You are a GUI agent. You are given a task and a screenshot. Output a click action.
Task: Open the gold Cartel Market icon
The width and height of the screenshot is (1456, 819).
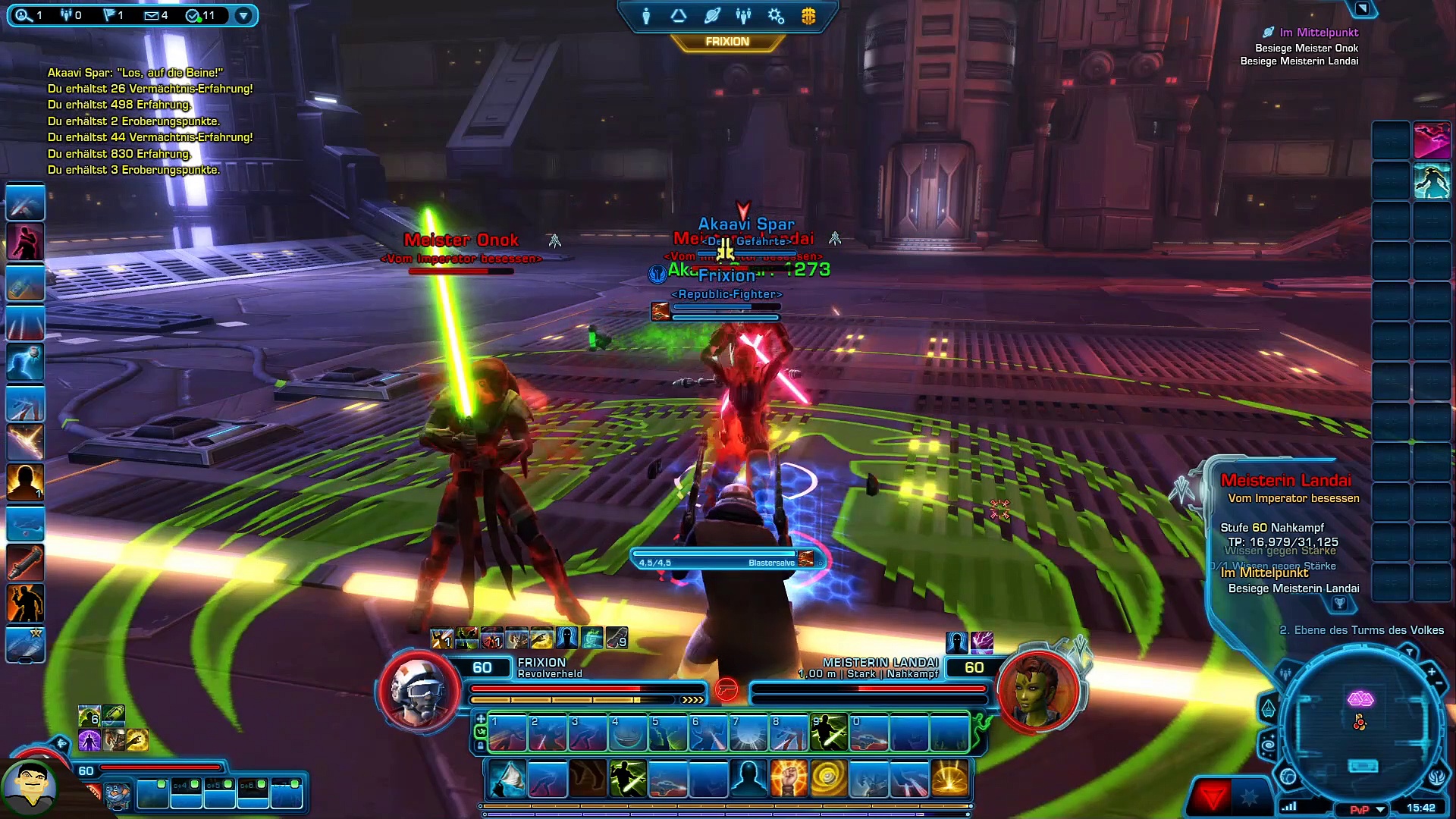tap(808, 16)
